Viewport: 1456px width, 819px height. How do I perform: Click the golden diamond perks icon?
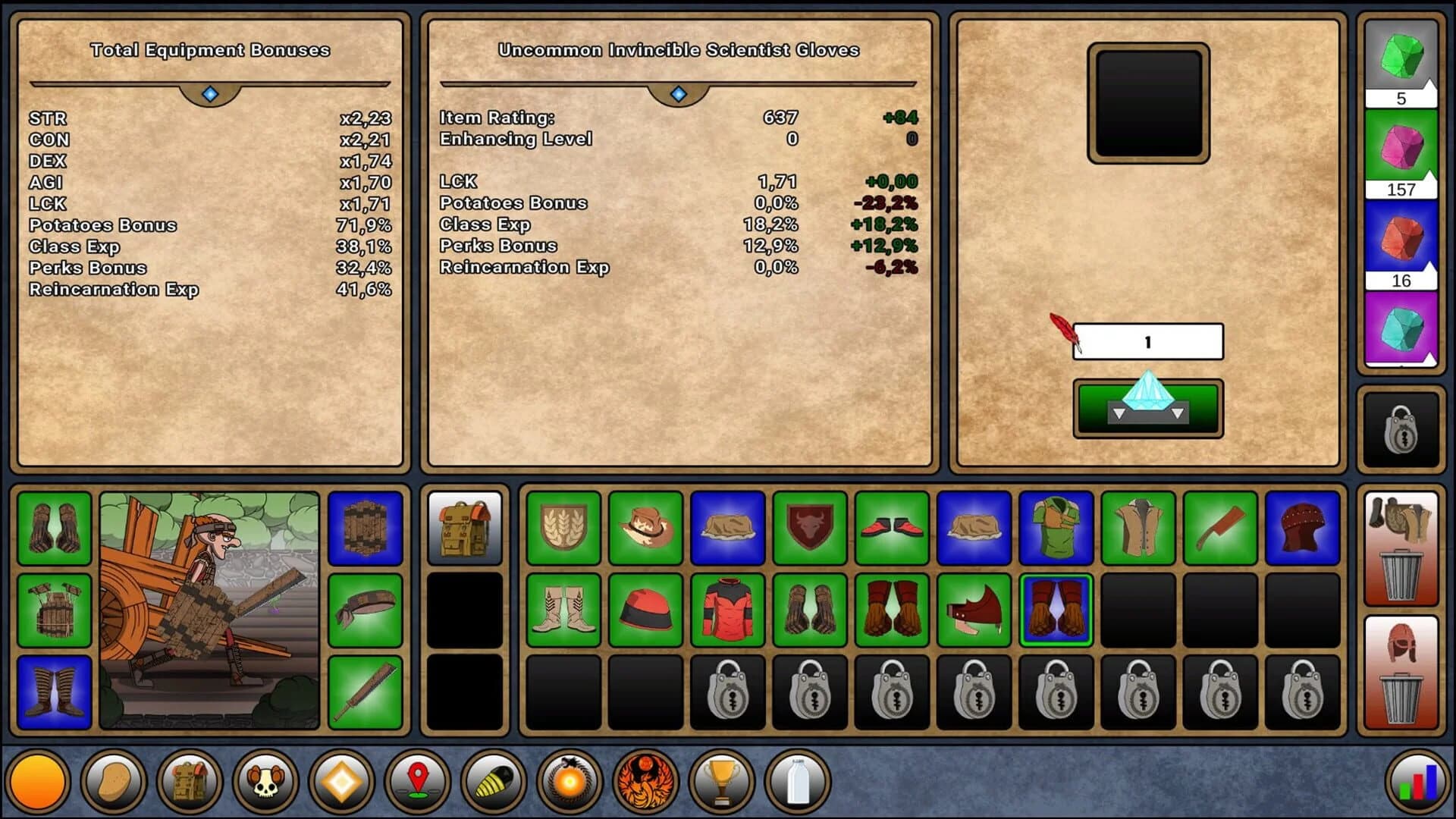pos(341,781)
